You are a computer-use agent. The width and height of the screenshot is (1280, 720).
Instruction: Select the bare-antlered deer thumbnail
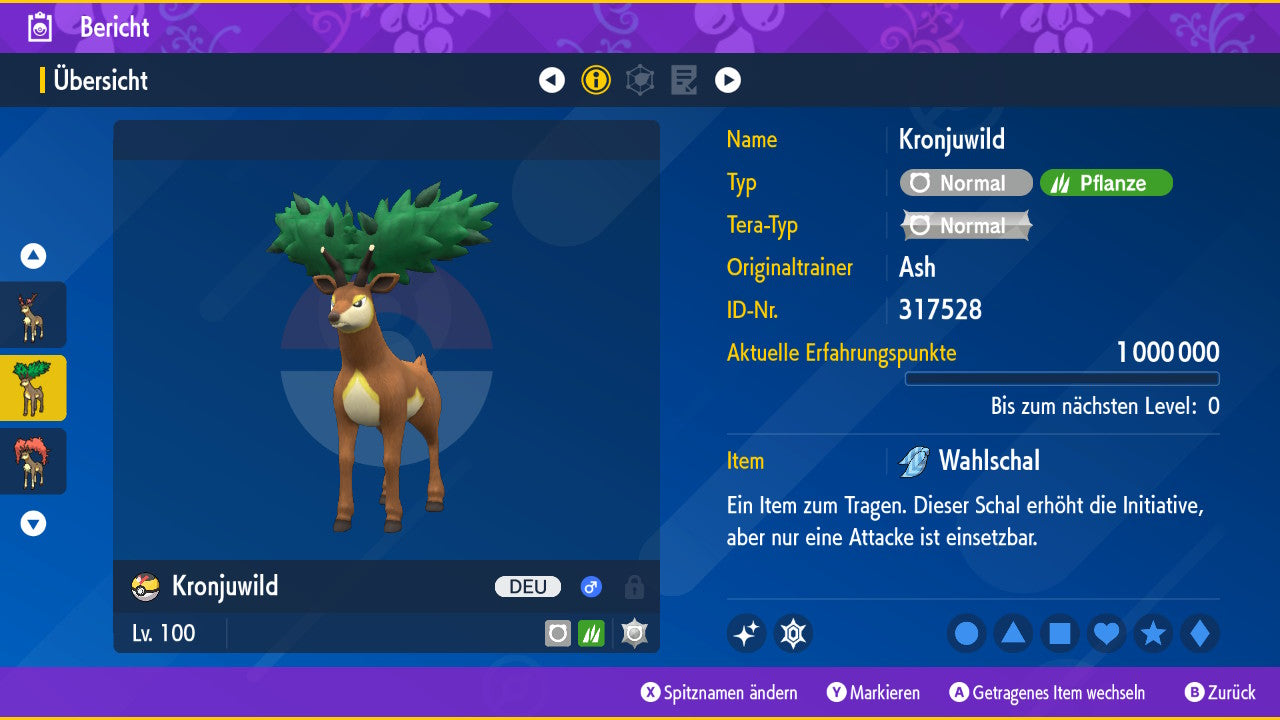point(33,315)
